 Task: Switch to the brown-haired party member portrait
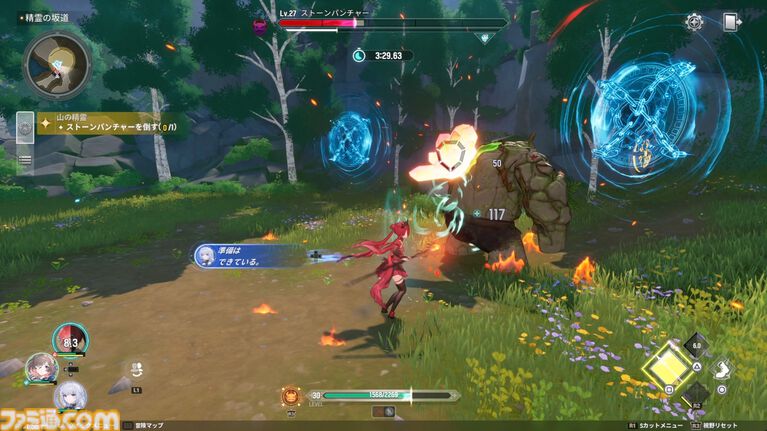[x=40, y=366]
